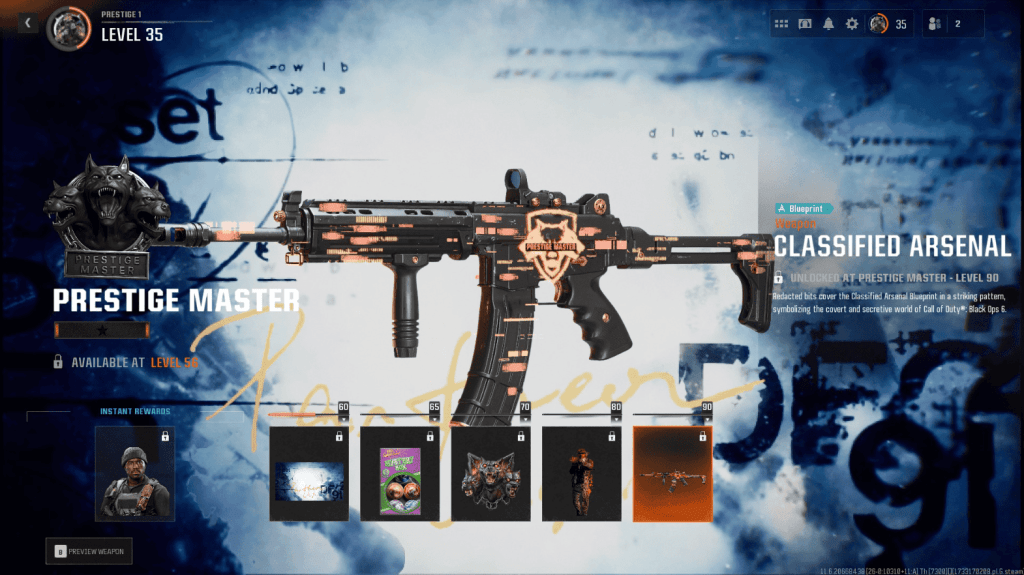Go back using the top-left arrow
Viewport: 1024px width, 575px height.
coord(28,23)
